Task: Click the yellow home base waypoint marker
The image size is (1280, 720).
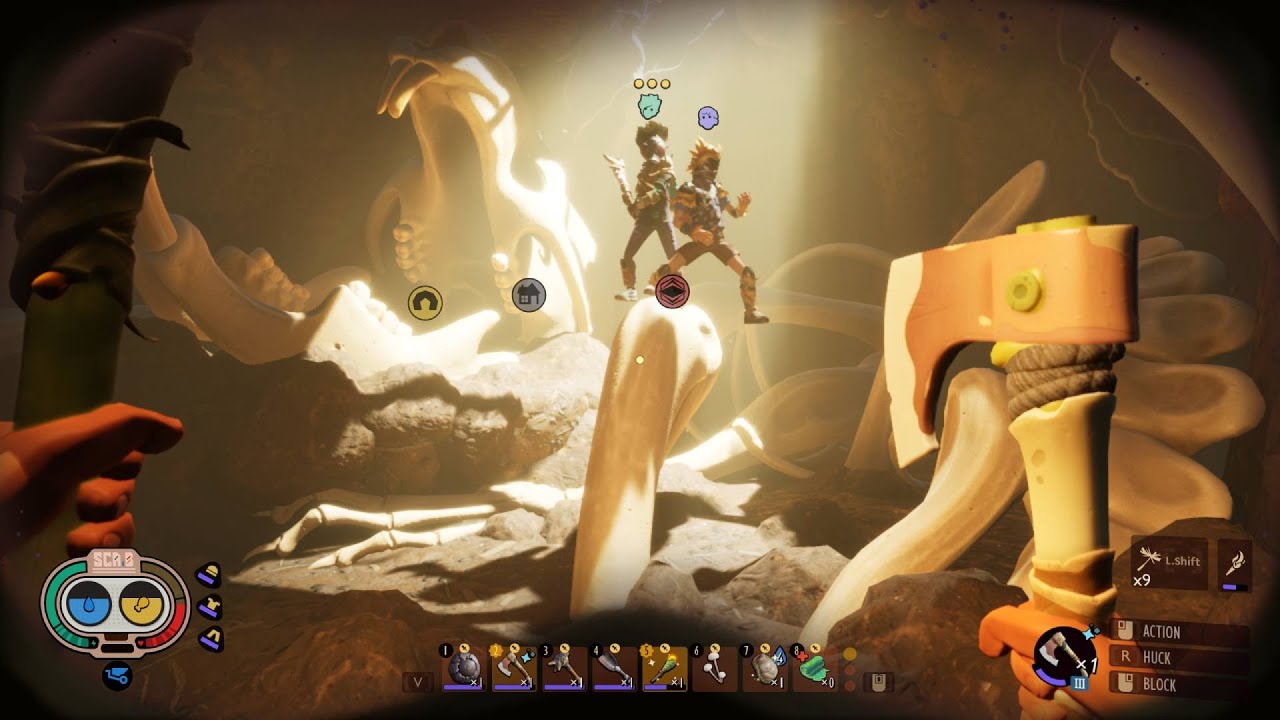Action: point(425,301)
